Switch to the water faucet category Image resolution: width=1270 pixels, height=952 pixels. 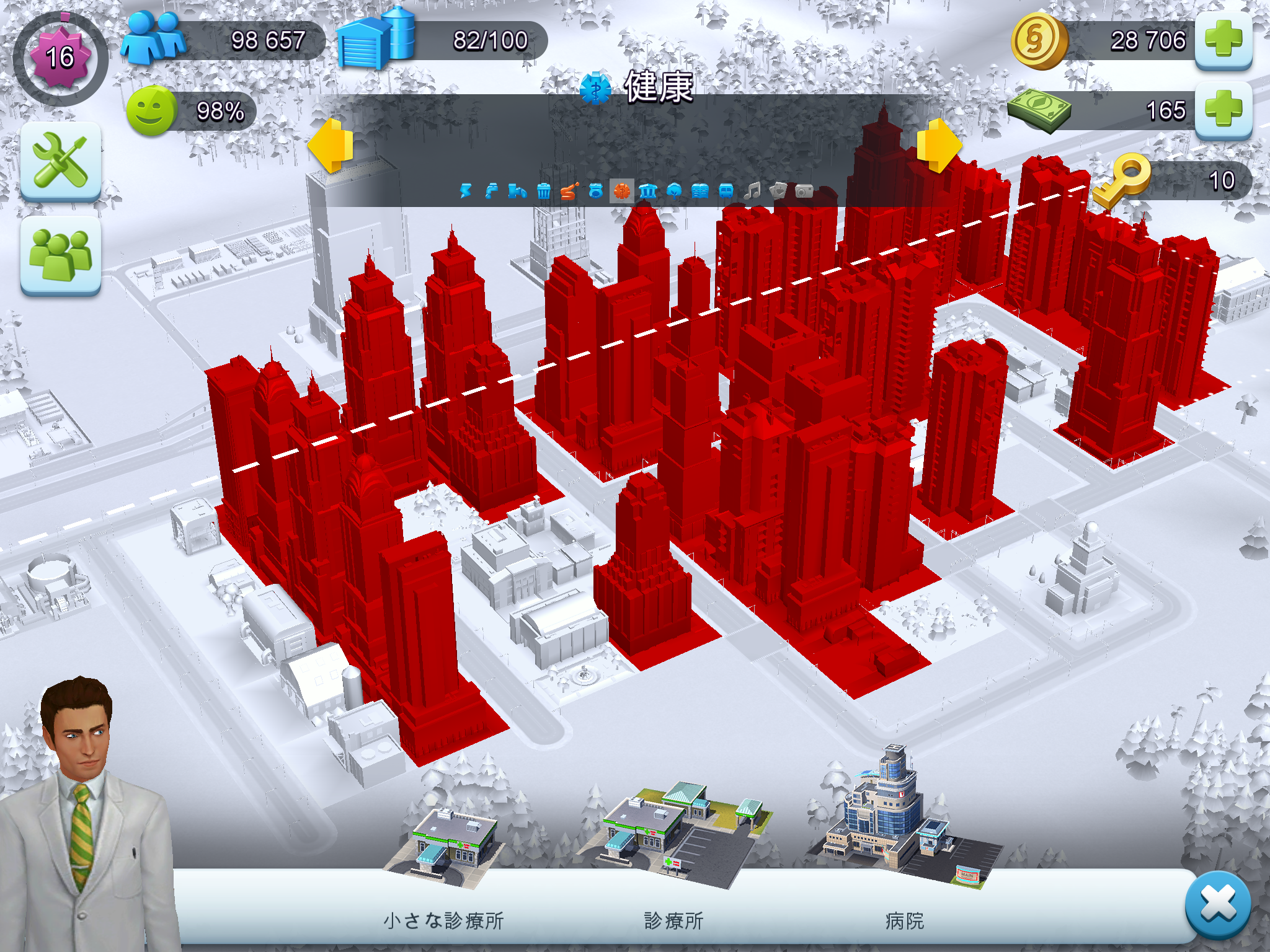click(x=491, y=191)
